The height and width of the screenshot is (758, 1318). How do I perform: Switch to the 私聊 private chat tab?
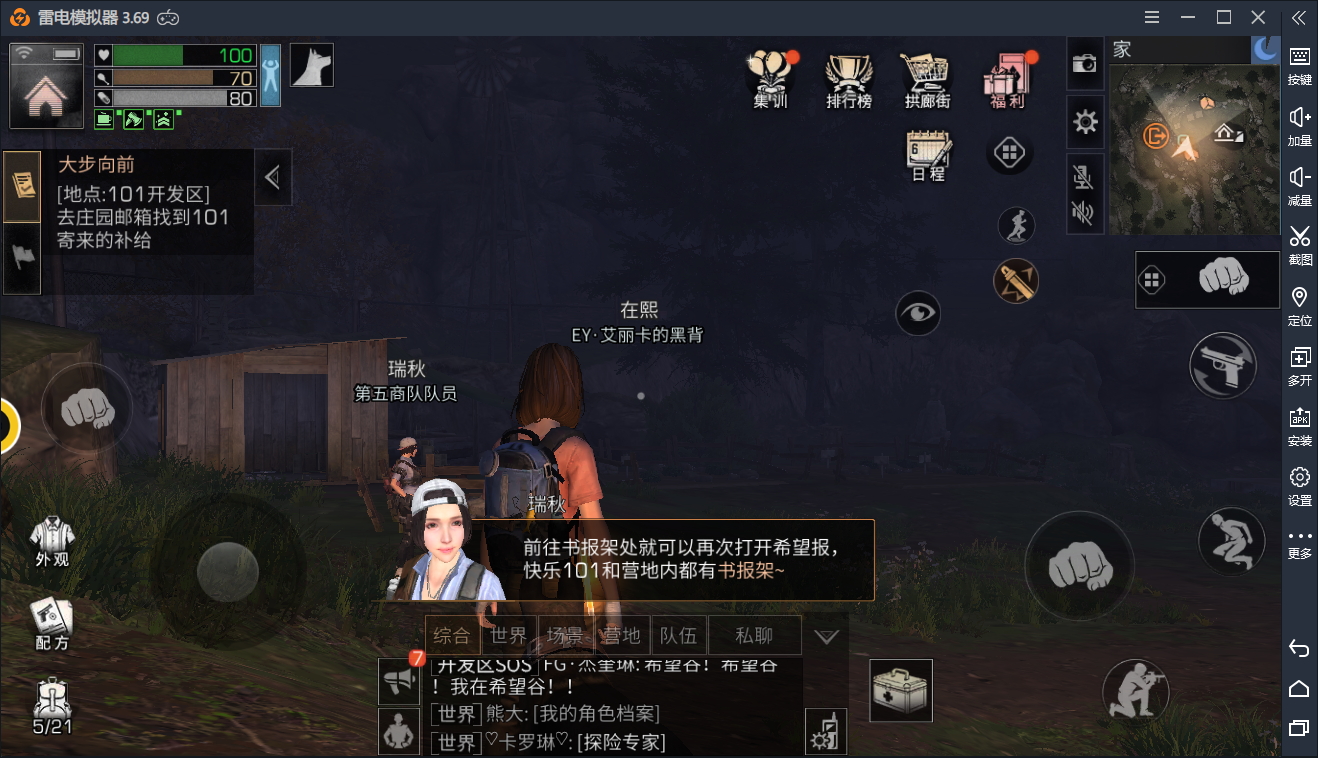[754, 635]
